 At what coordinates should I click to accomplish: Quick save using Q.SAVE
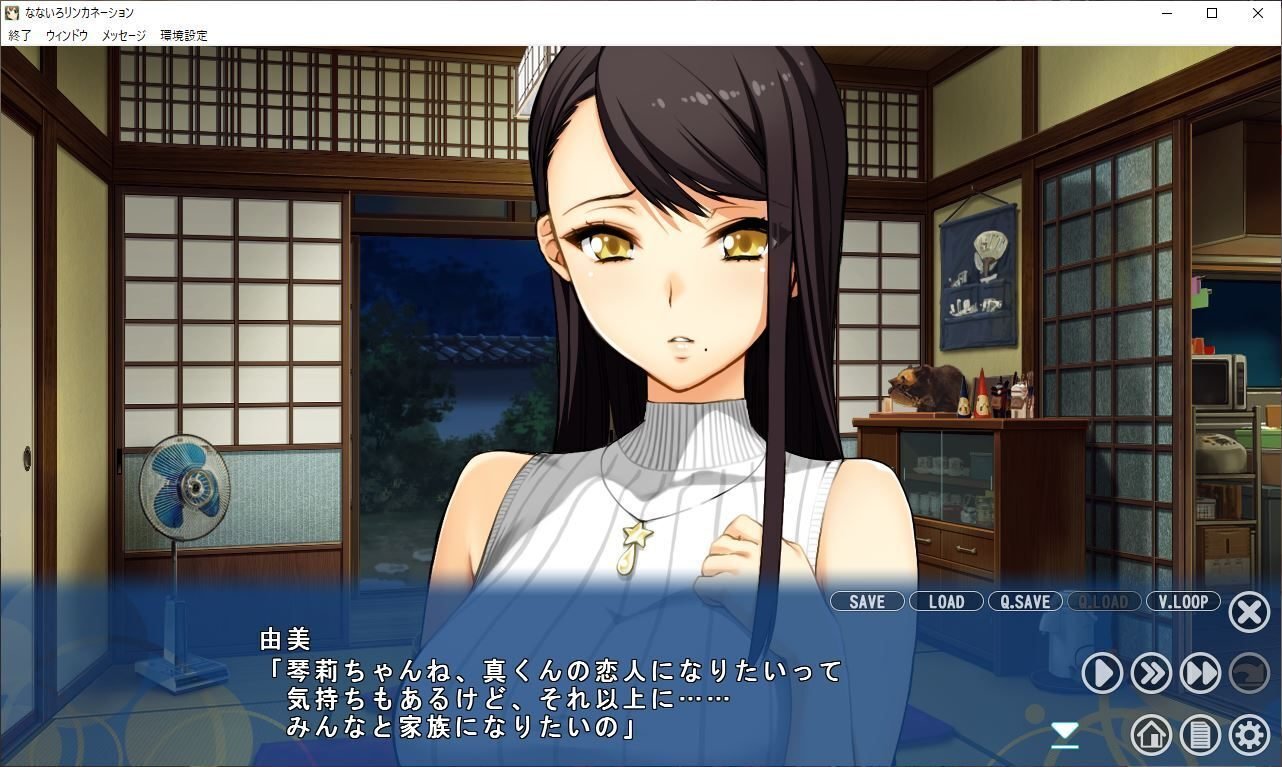(x=1024, y=601)
